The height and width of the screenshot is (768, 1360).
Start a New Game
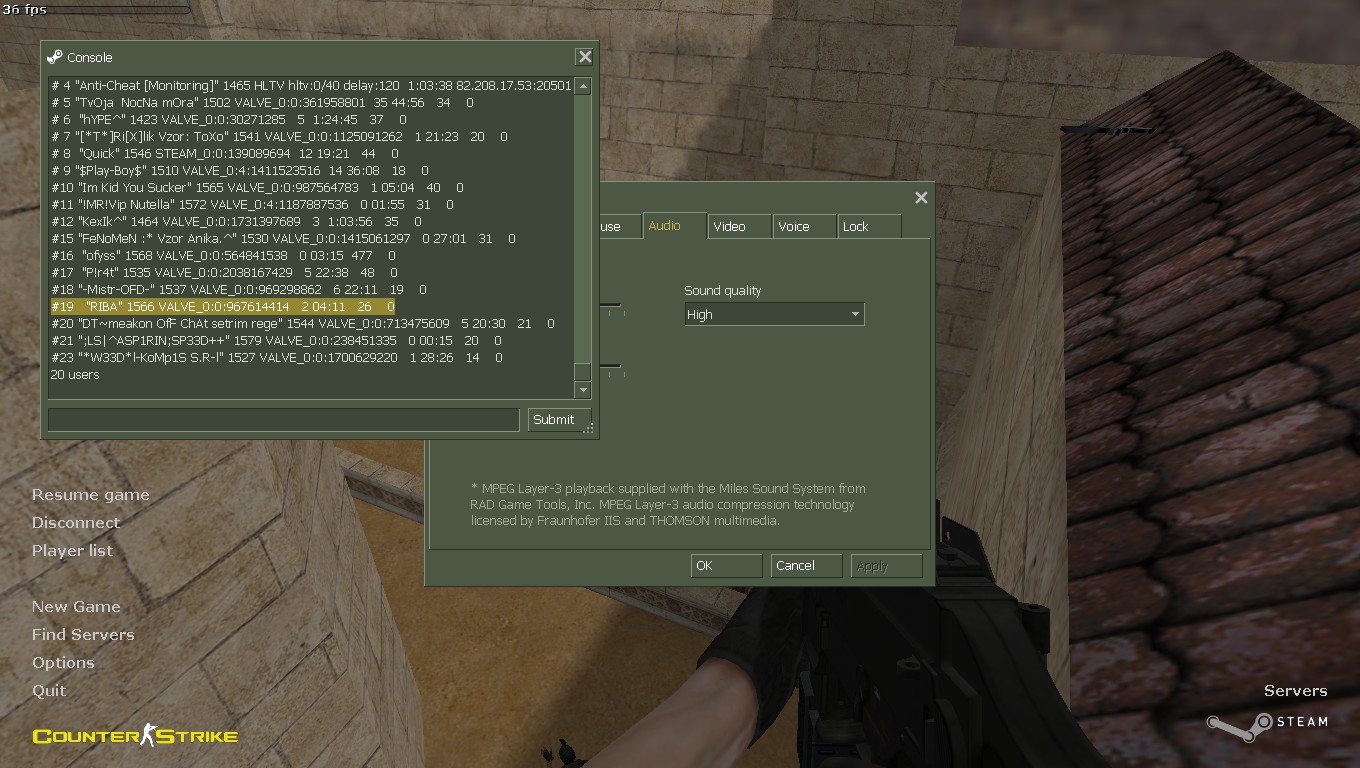76,607
